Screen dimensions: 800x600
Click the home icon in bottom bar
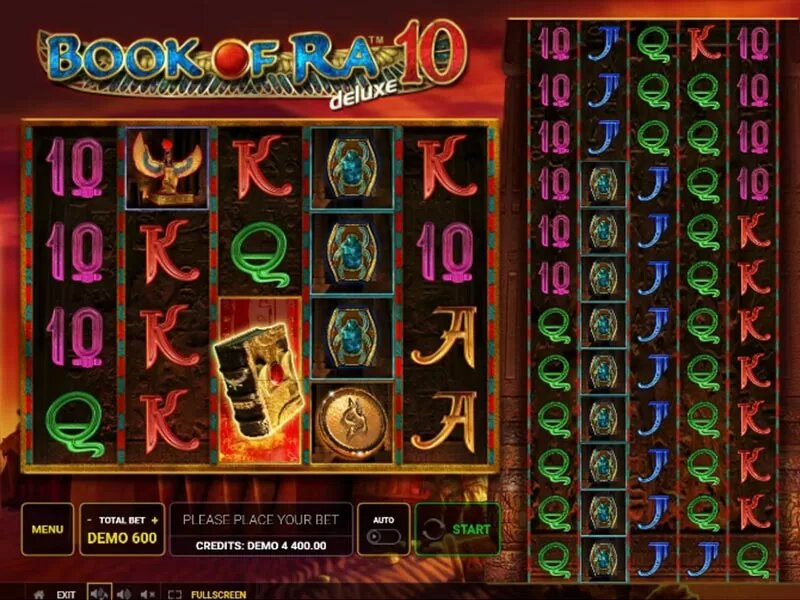38,594
